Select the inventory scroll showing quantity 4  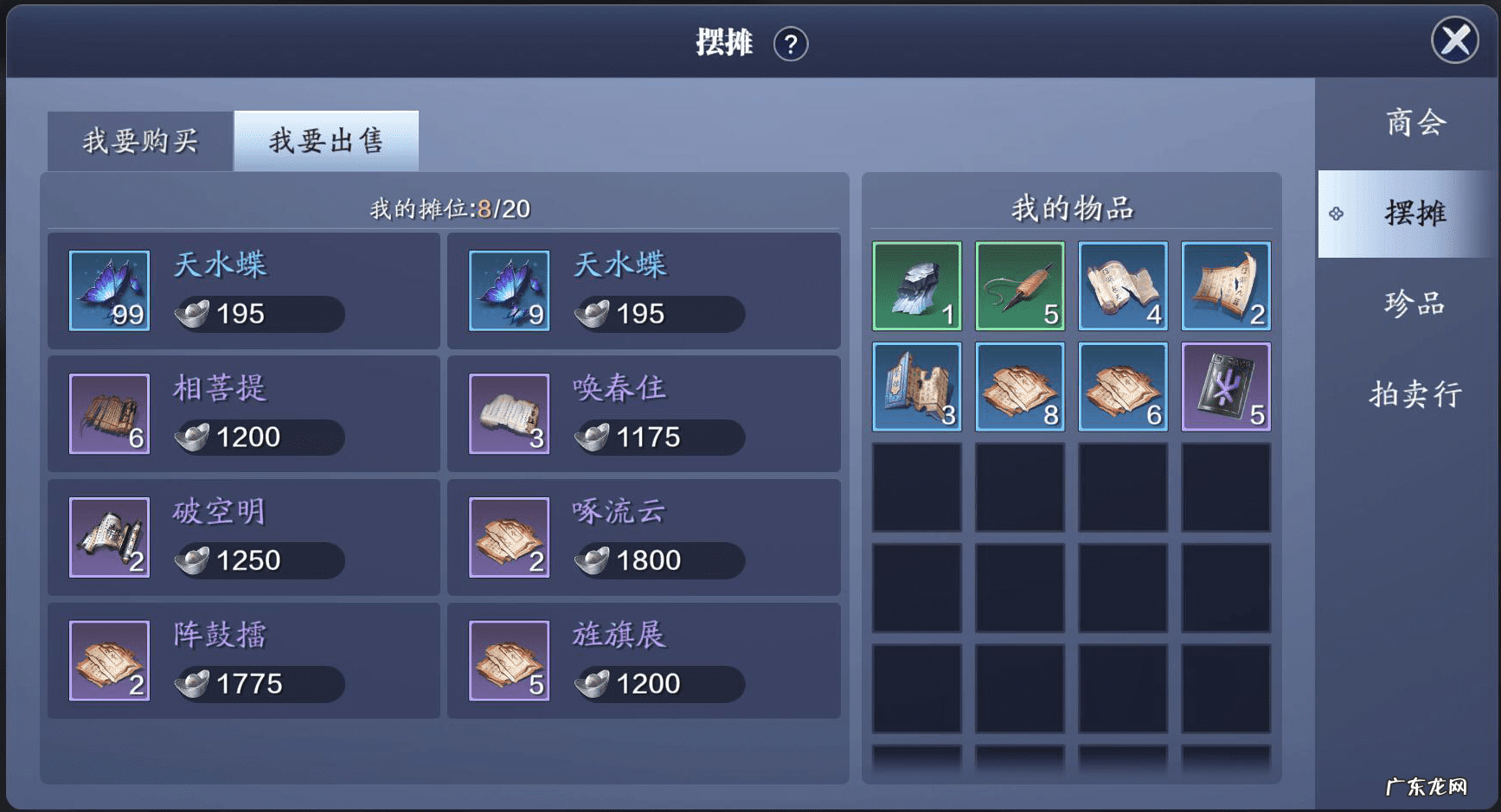click(x=1123, y=287)
